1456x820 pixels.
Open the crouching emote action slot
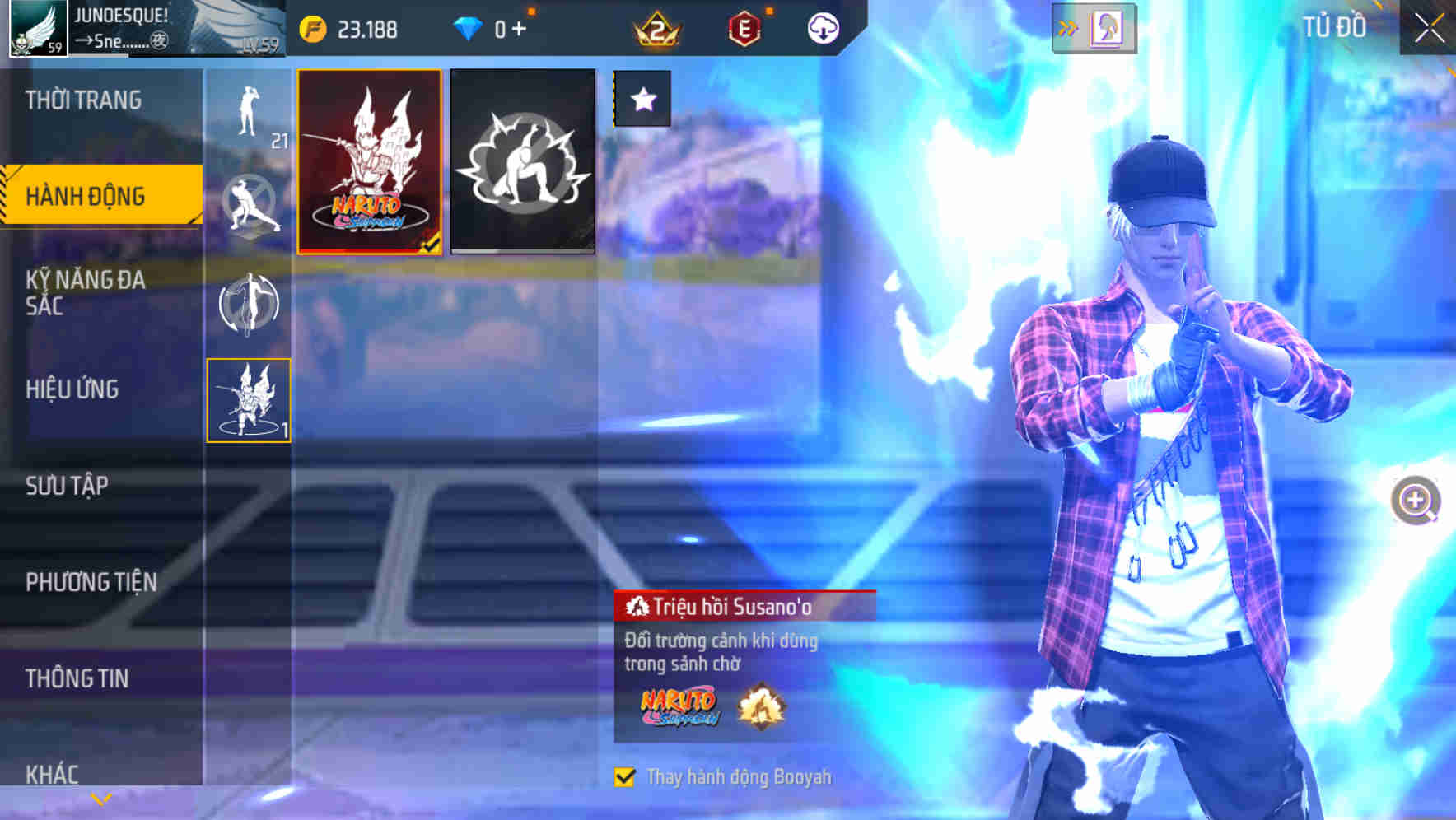coord(522,162)
